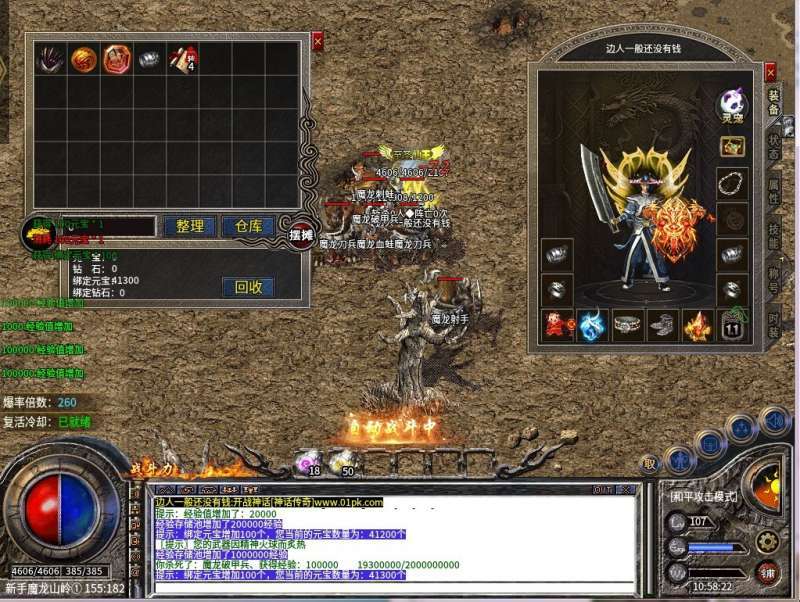Select the orange orb item in bag
This screenshot has height=602, width=800.
(x=84, y=59)
